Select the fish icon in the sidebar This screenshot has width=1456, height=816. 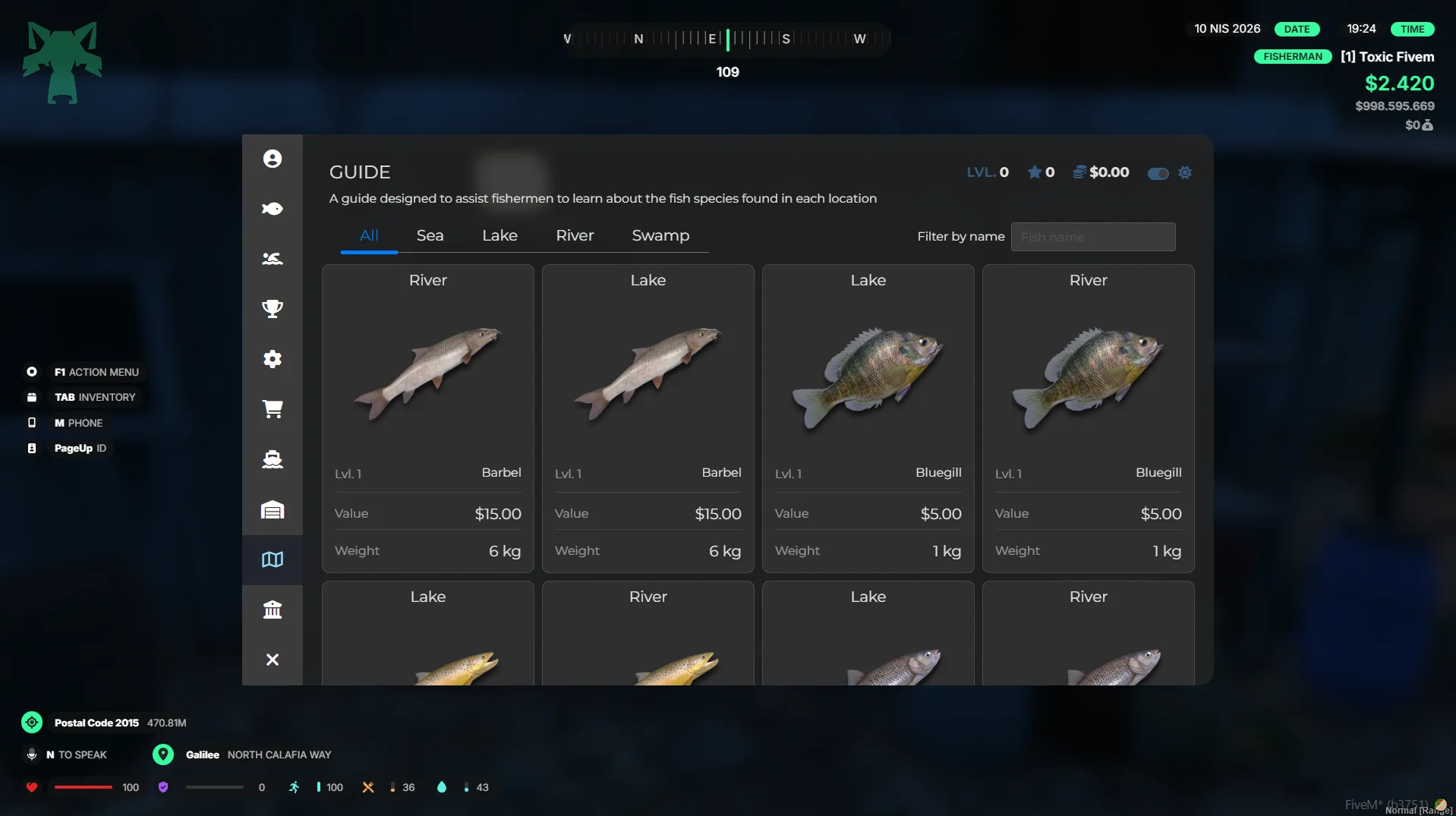coord(273,209)
